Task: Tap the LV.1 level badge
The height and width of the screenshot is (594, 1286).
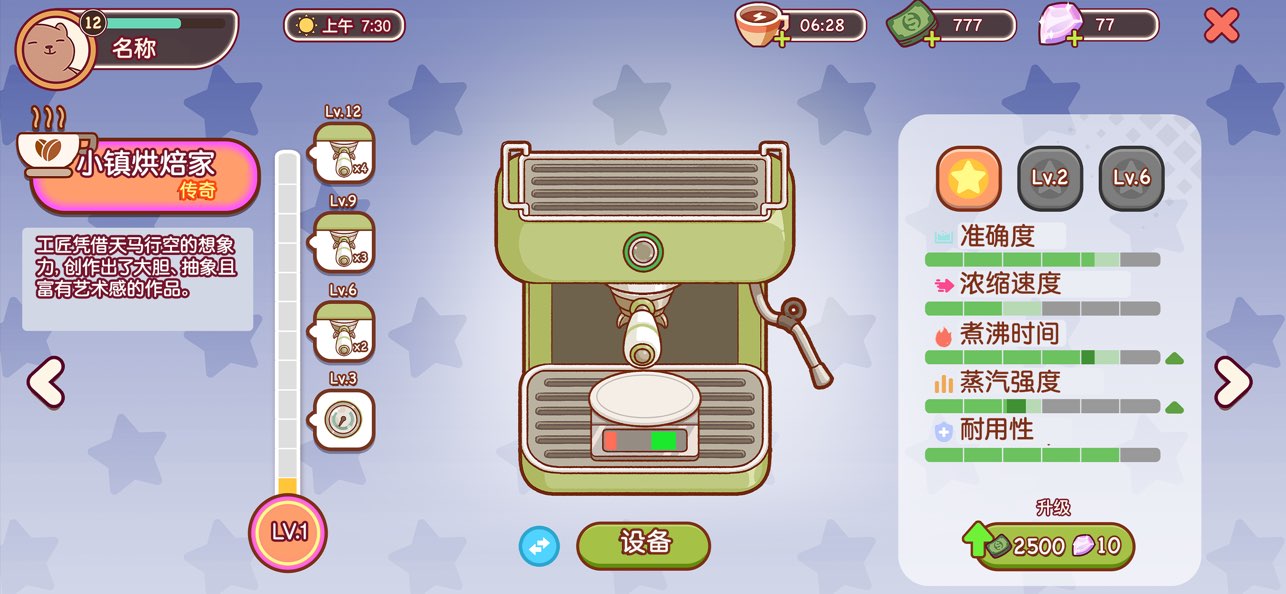Action: [x=288, y=531]
